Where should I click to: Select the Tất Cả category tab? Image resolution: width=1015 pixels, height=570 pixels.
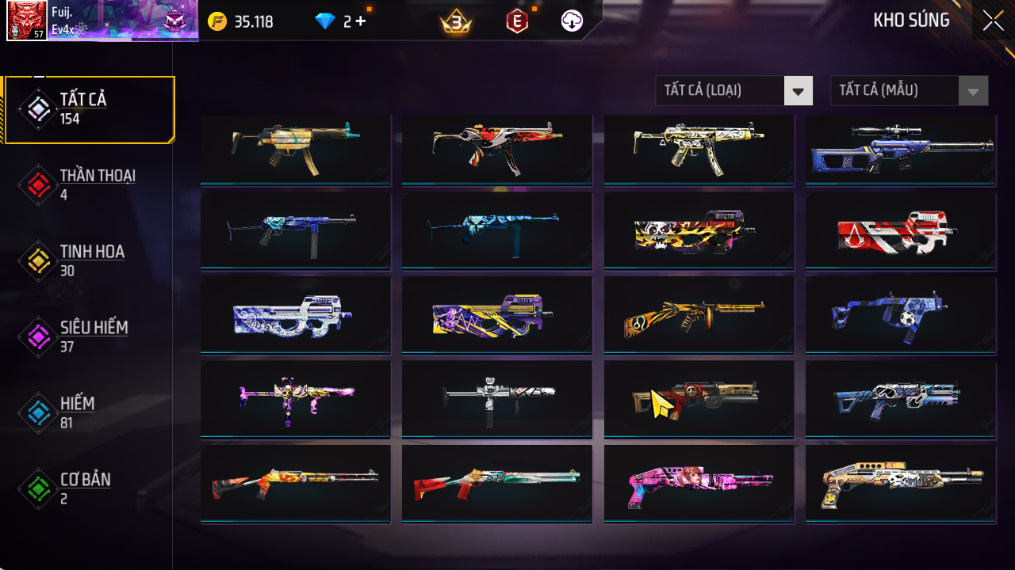(x=88, y=109)
